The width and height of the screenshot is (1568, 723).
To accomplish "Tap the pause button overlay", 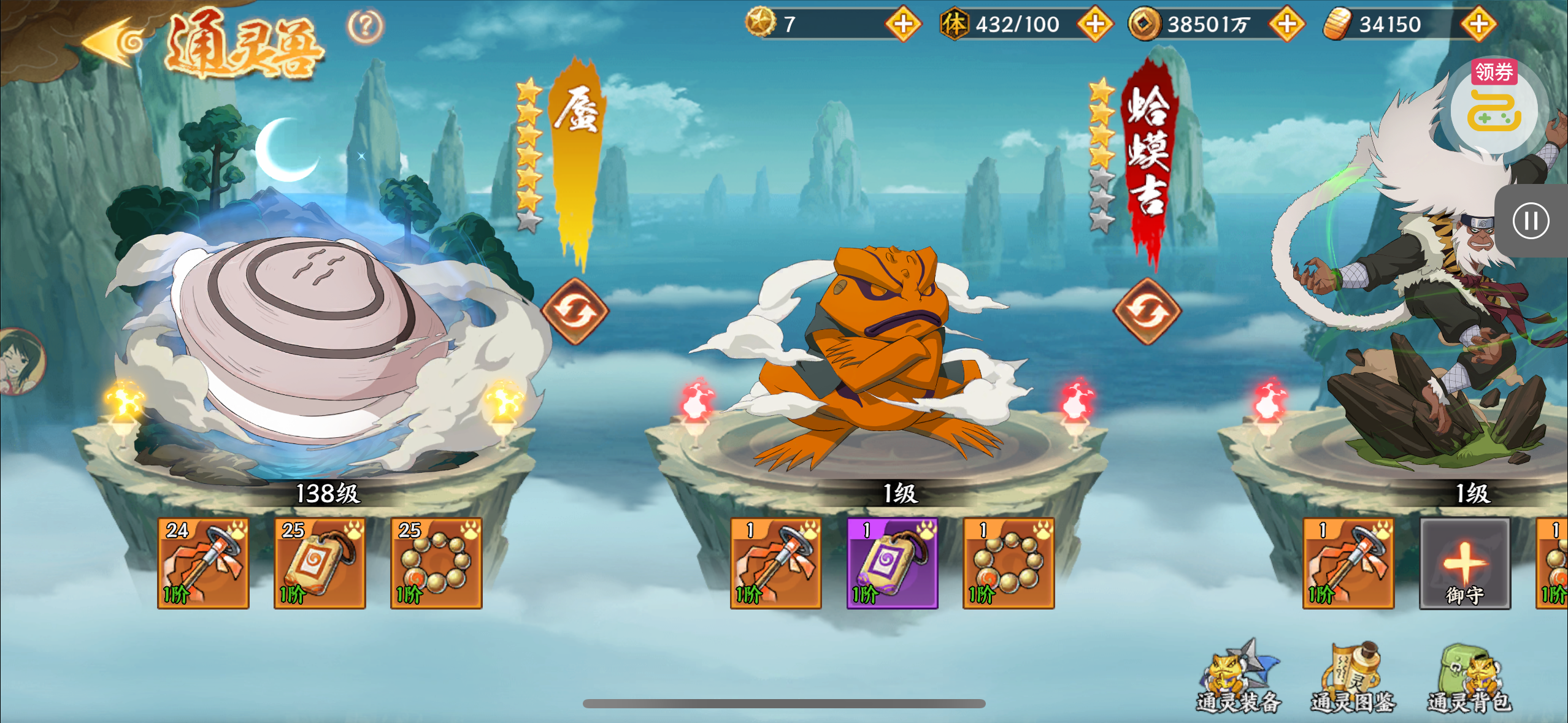I will click(x=1531, y=221).
